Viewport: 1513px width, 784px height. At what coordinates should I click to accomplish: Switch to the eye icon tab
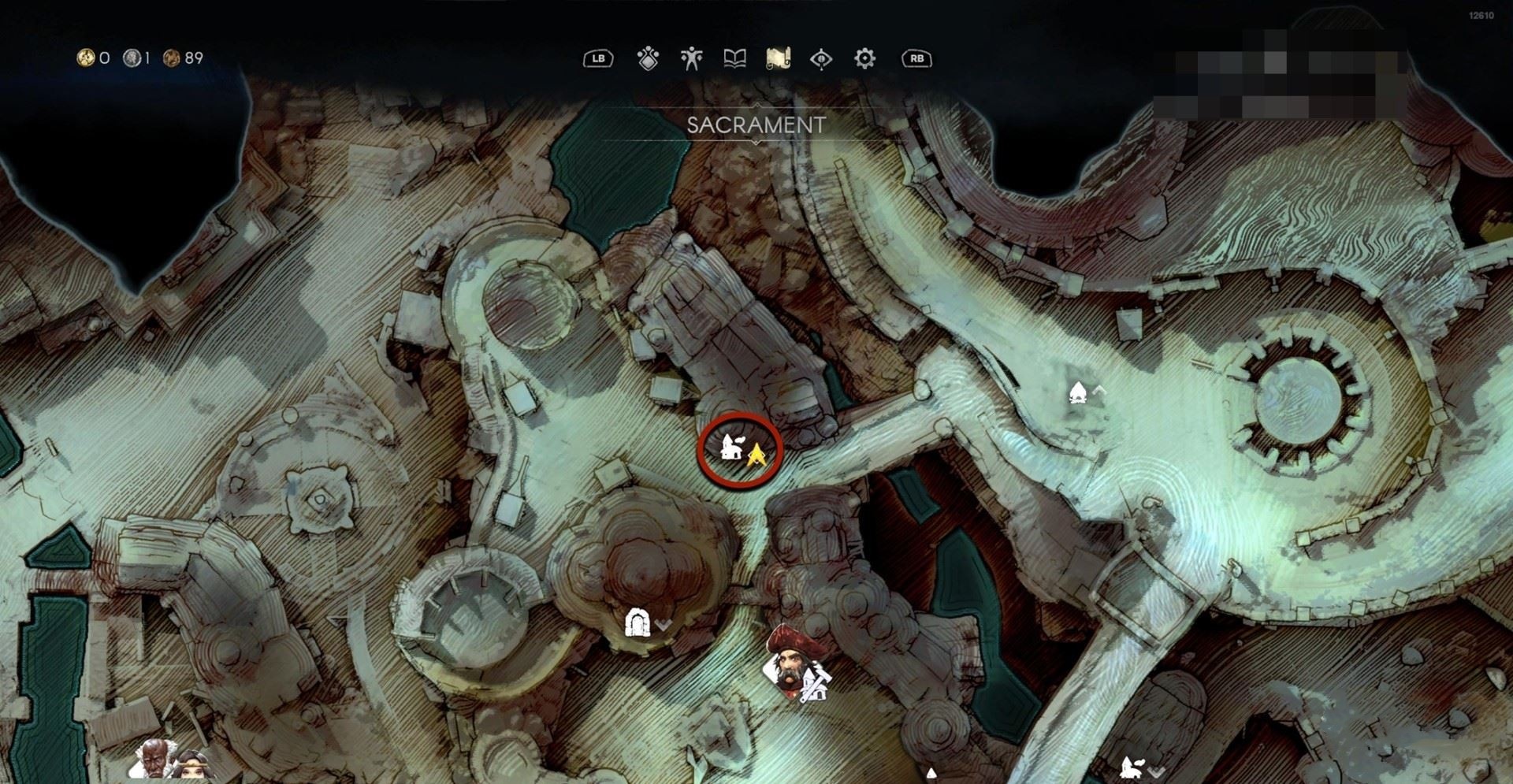point(821,58)
